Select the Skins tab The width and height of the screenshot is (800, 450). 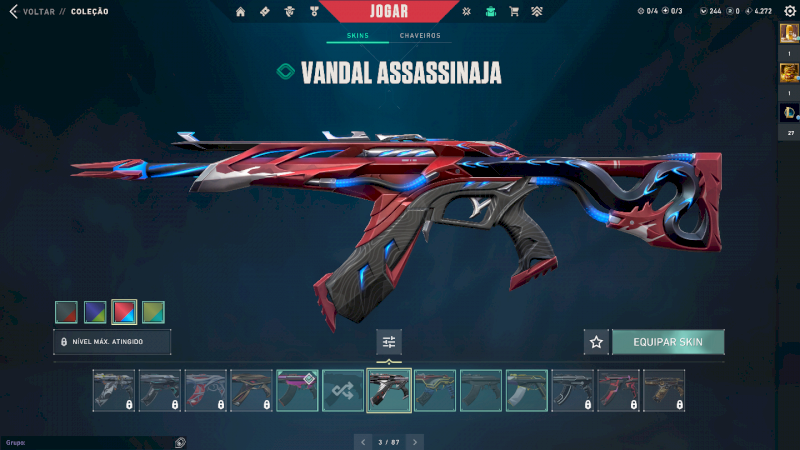pos(357,36)
